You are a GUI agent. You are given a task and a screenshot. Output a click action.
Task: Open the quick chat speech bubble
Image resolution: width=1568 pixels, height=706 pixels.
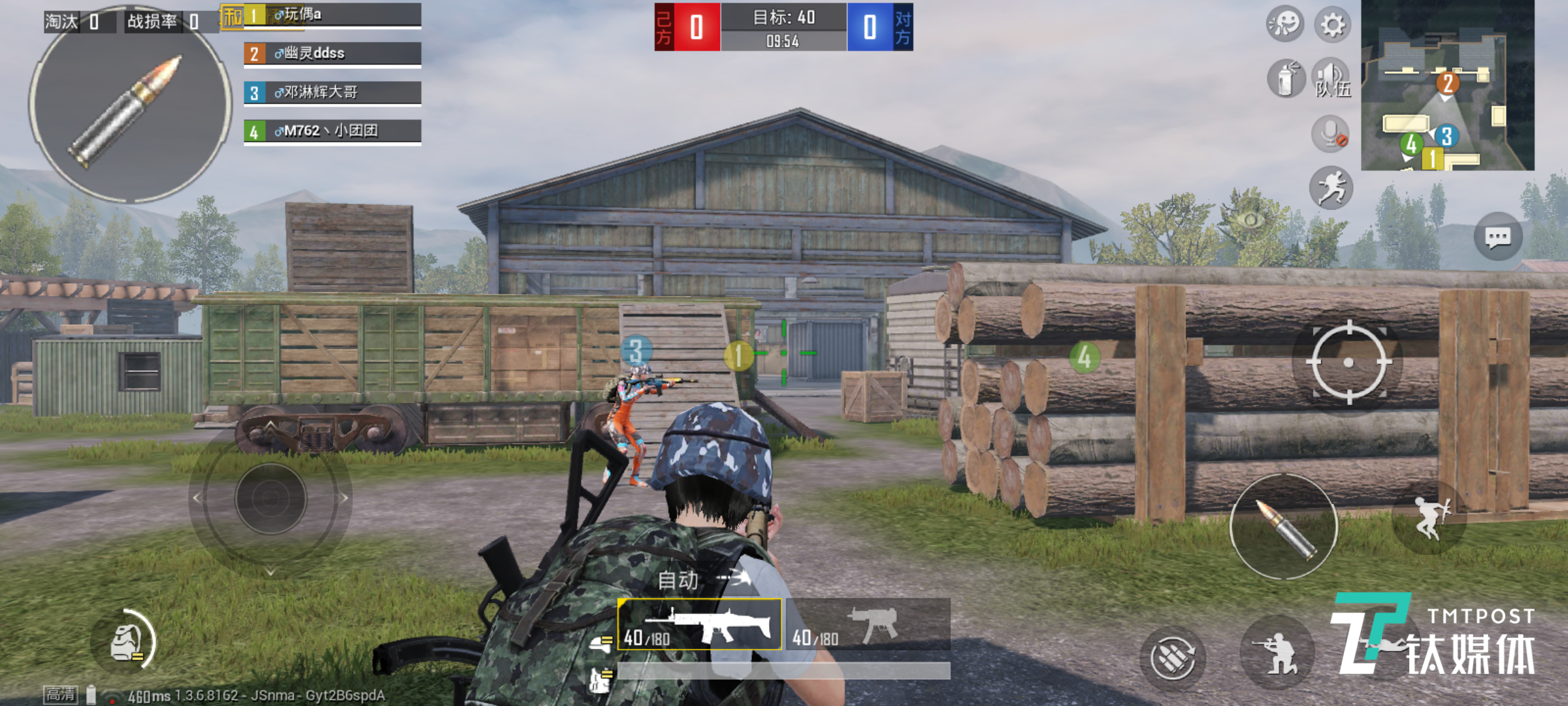(x=1497, y=237)
